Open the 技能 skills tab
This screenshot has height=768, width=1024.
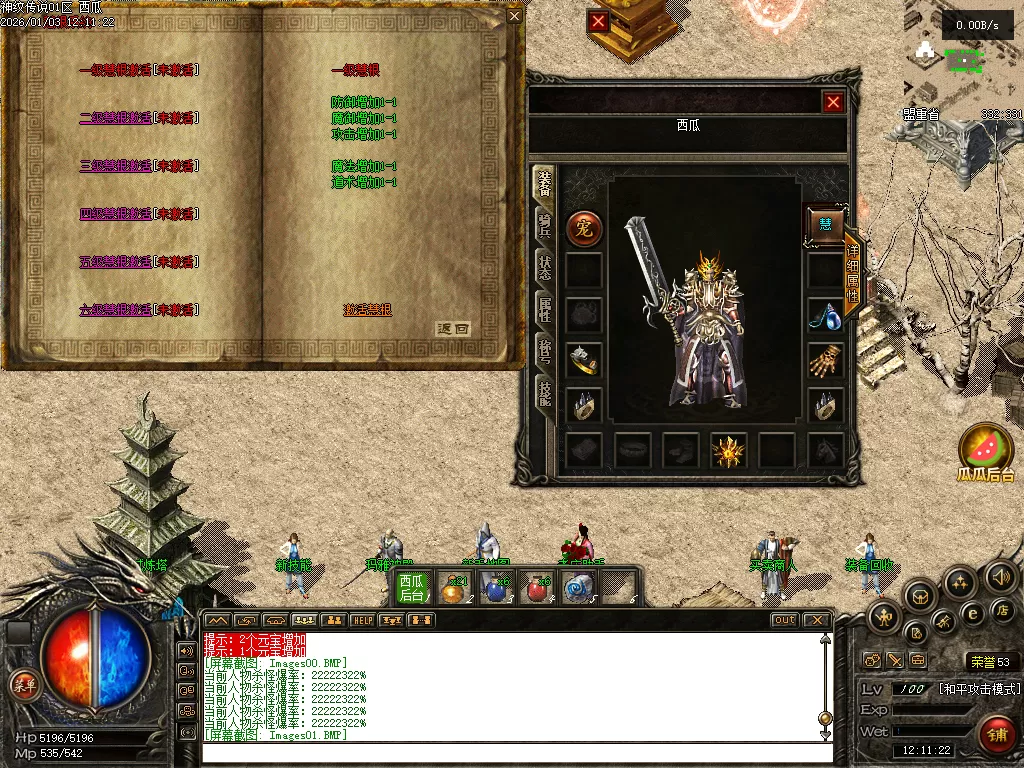coord(545,395)
